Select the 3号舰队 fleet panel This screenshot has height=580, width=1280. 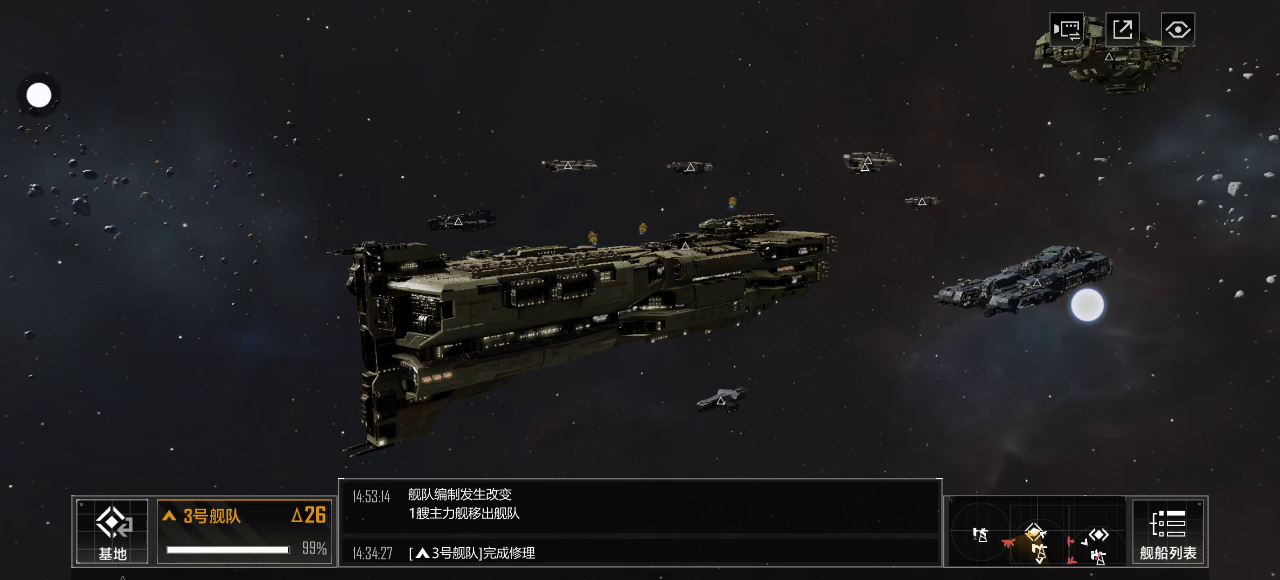pyautogui.click(x=244, y=531)
